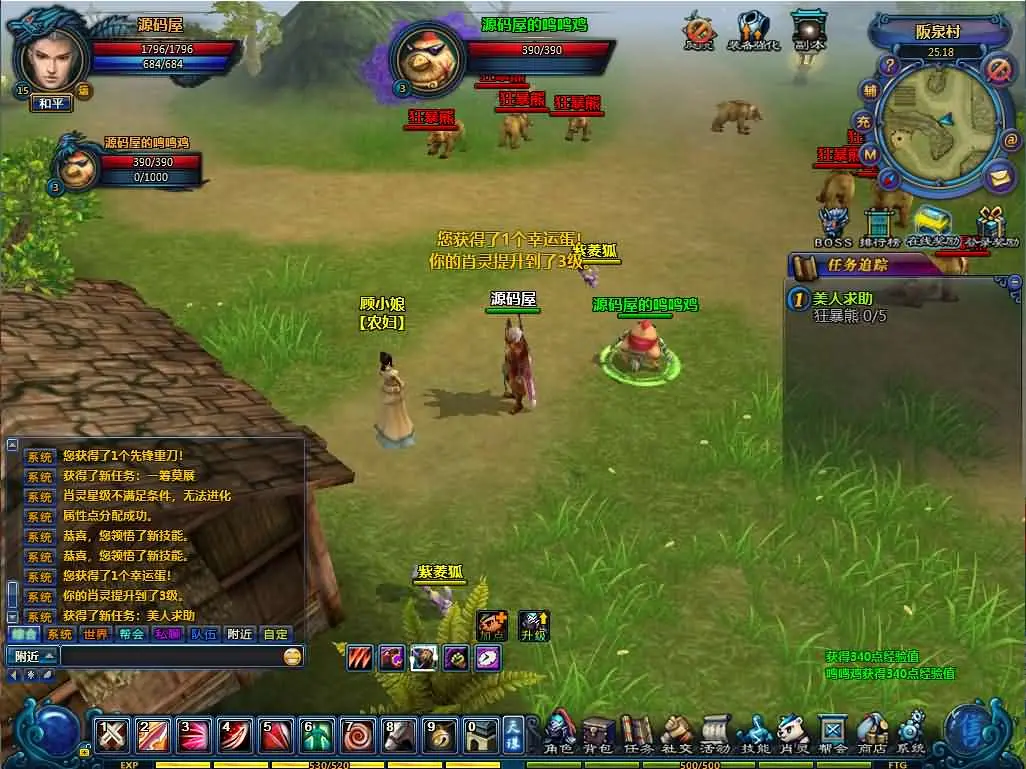
Task: Open the BOSS list icon
Action: coord(832,226)
